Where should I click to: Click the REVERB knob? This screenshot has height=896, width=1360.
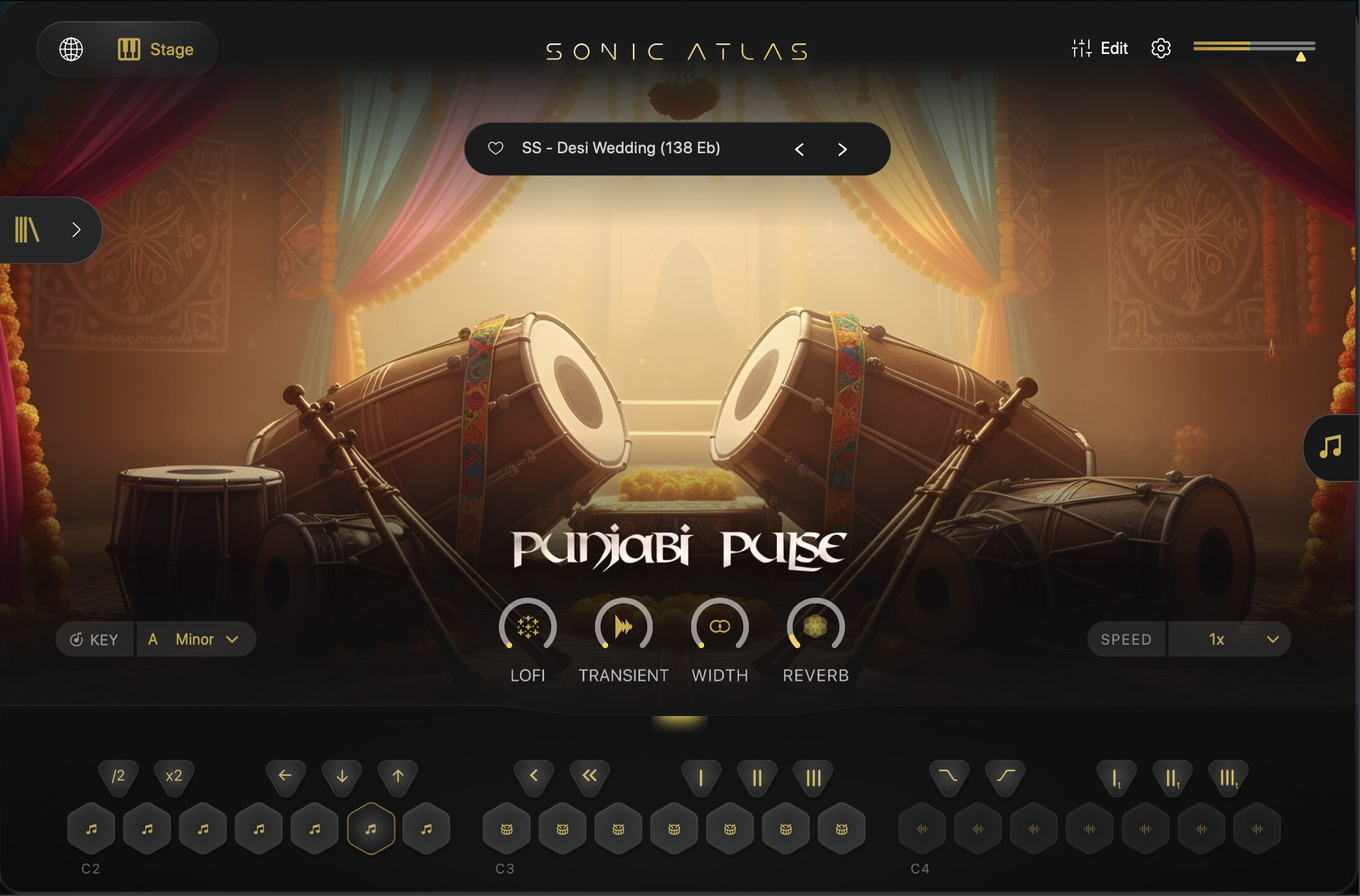pyautogui.click(x=815, y=627)
